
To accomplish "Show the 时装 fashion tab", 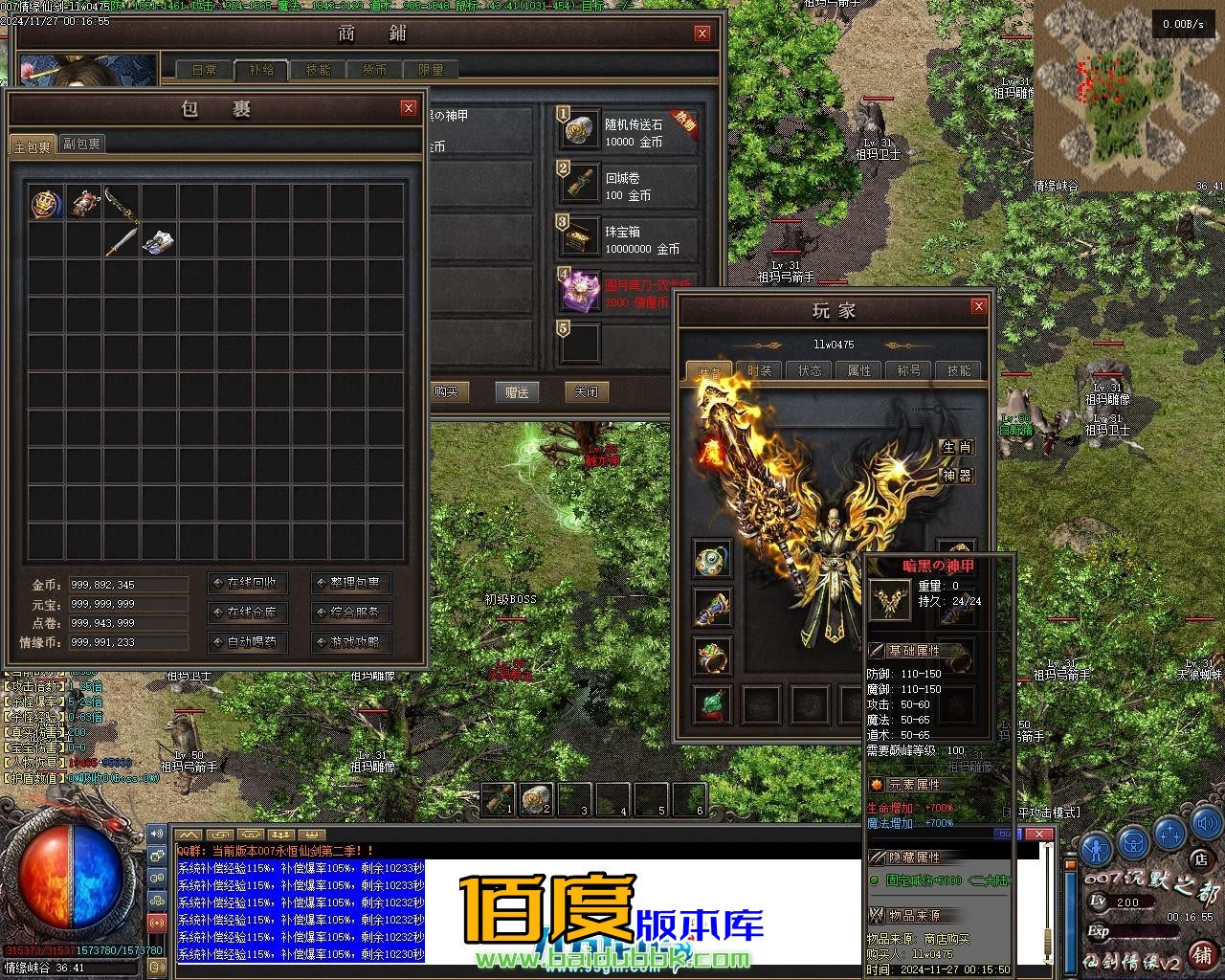I will (x=760, y=370).
